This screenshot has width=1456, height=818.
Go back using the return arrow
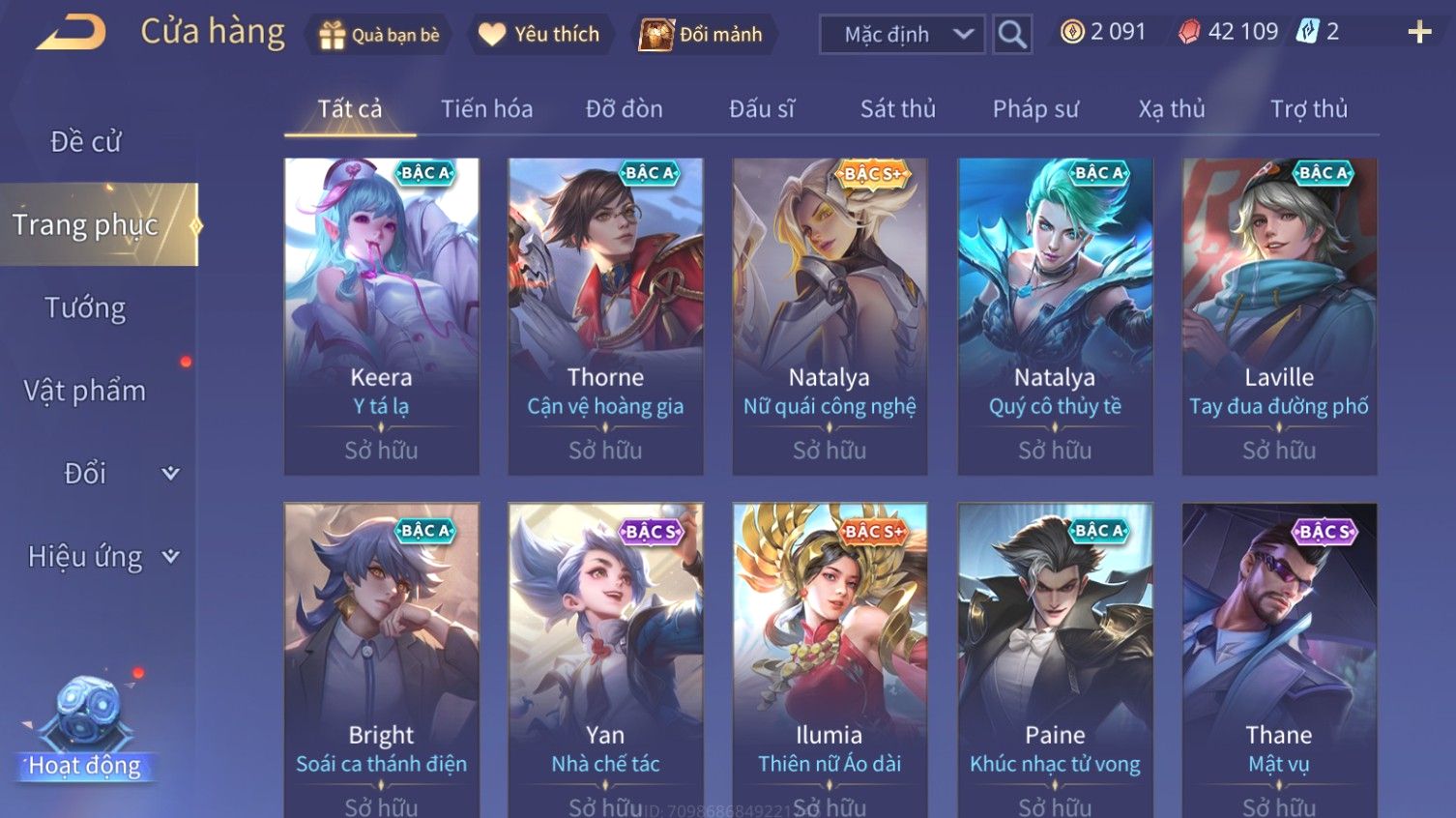73,33
